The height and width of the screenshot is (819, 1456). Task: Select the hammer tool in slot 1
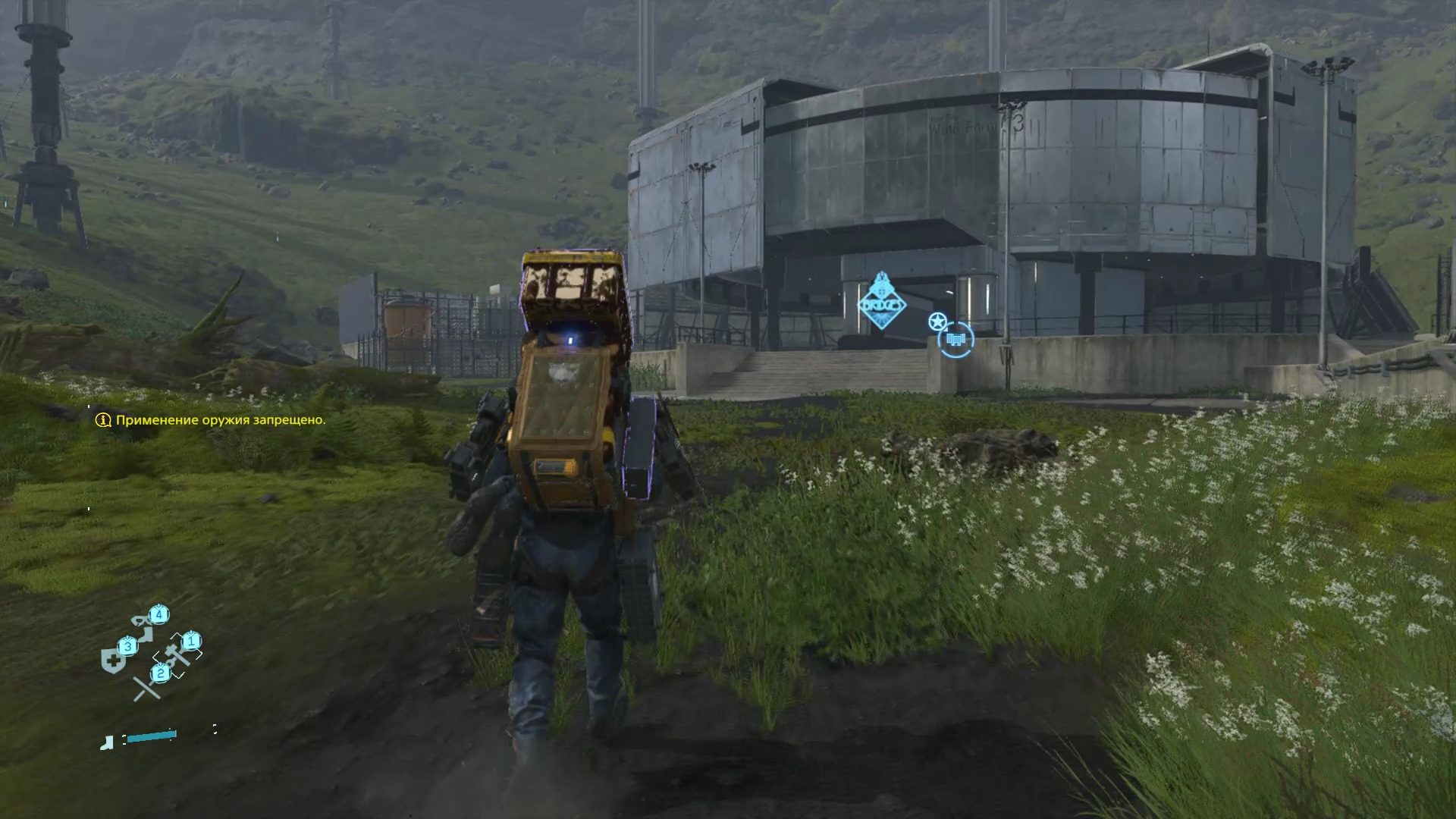180,651
